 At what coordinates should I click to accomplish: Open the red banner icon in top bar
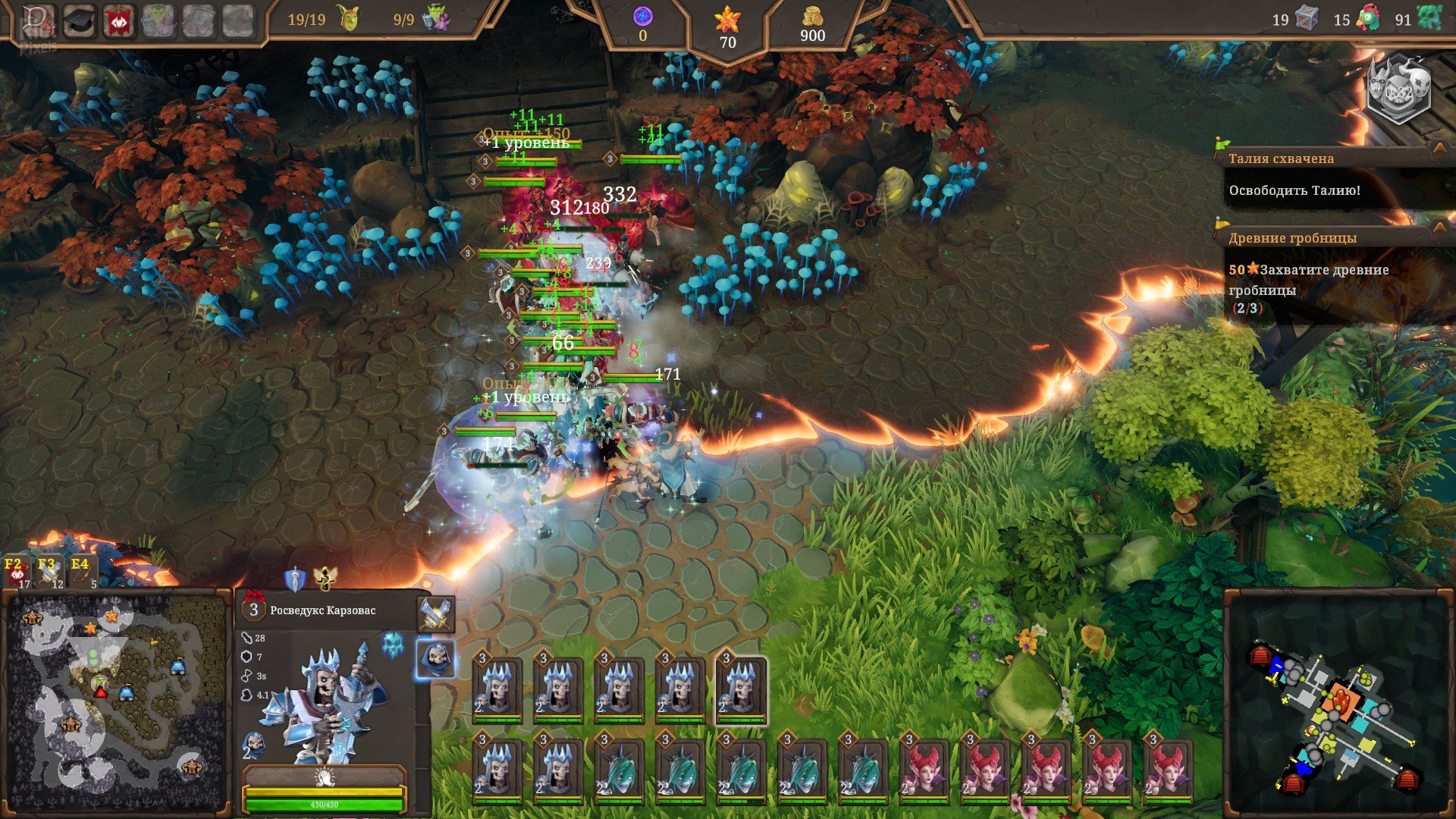[x=119, y=21]
